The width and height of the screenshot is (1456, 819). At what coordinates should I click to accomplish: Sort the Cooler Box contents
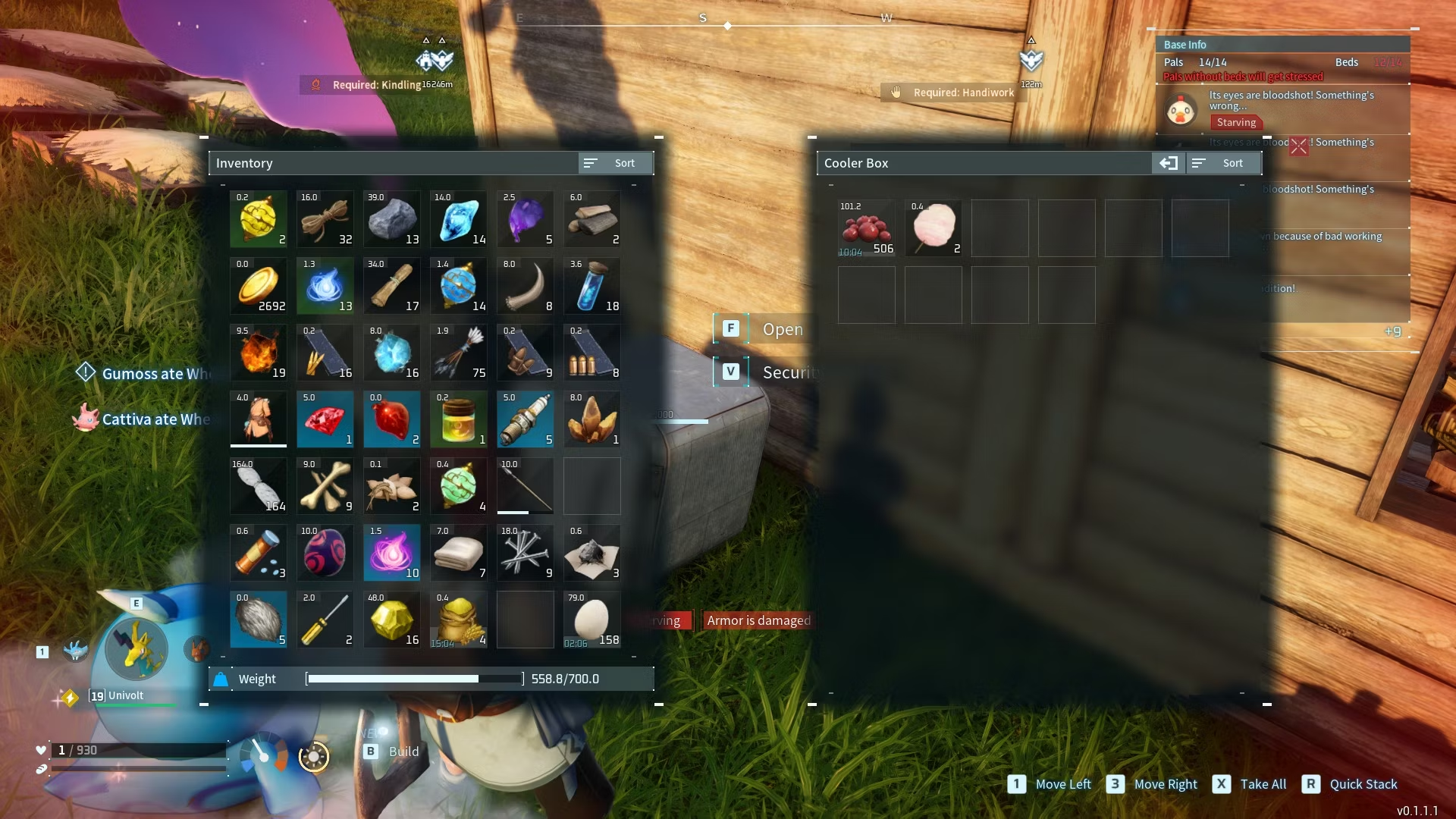[1222, 163]
